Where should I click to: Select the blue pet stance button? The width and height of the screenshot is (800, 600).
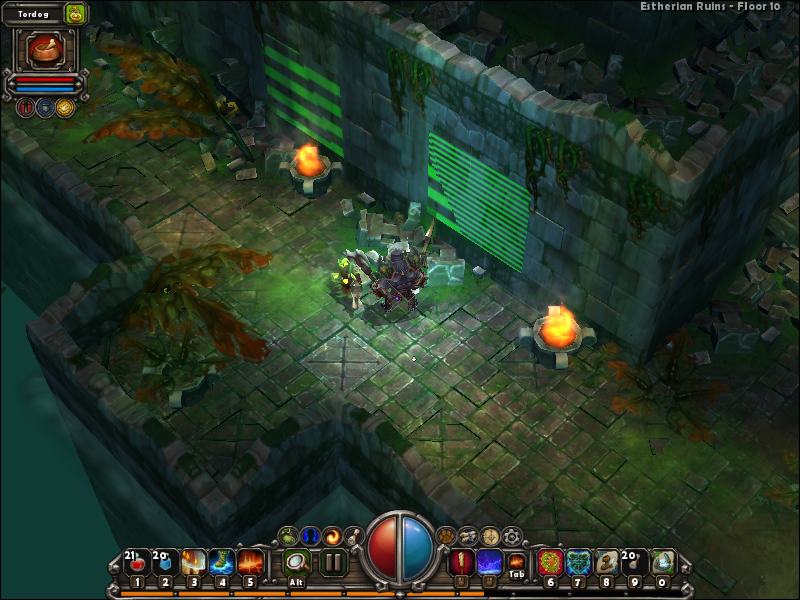tap(45, 107)
